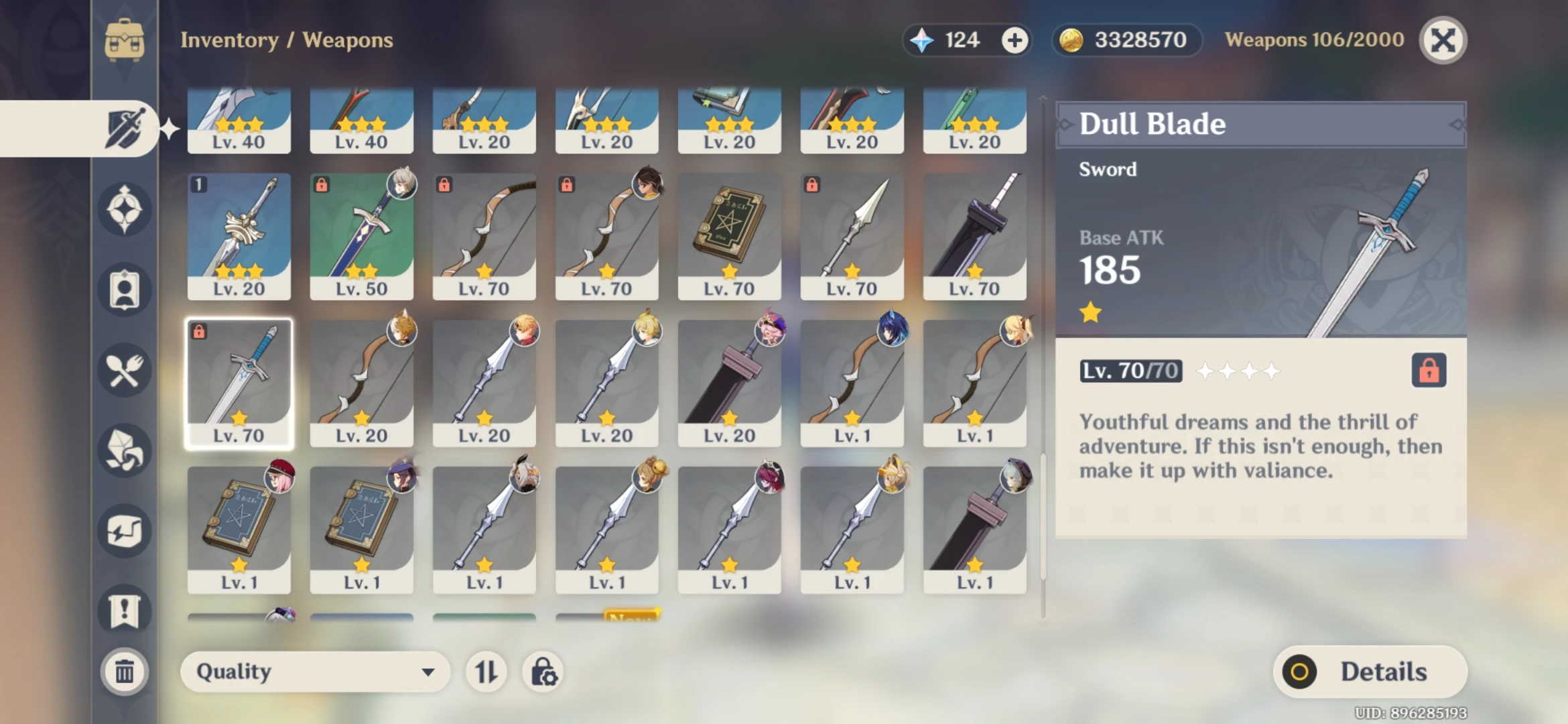Screen dimensions: 1568x724
Task: Switch to Inventory breadcrumb menu
Action: [x=229, y=40]
